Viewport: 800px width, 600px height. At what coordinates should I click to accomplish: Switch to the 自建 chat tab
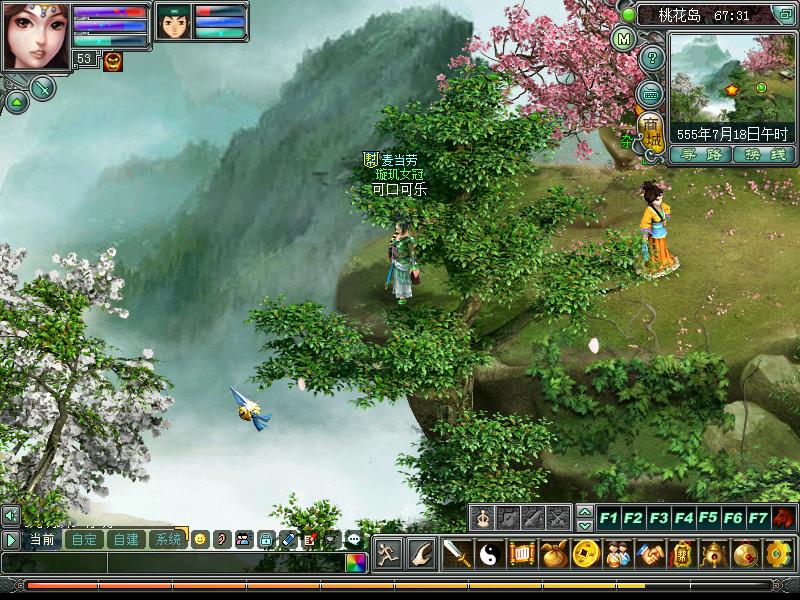point(126,539)
